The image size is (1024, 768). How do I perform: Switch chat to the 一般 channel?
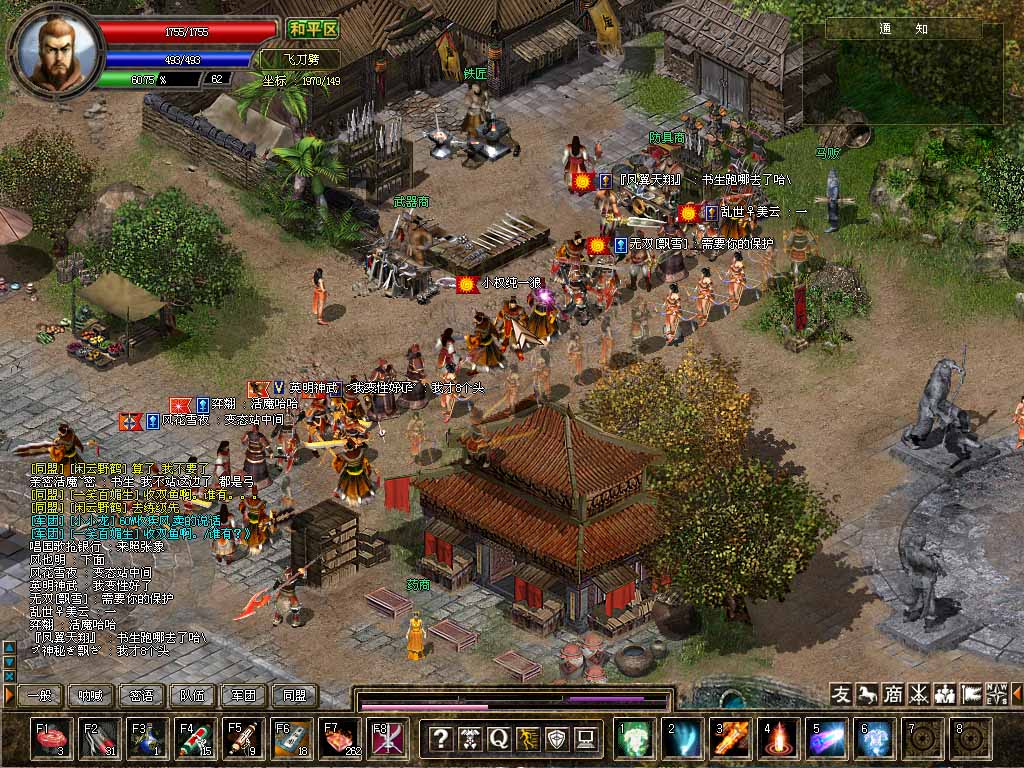(x=41, y=695)
